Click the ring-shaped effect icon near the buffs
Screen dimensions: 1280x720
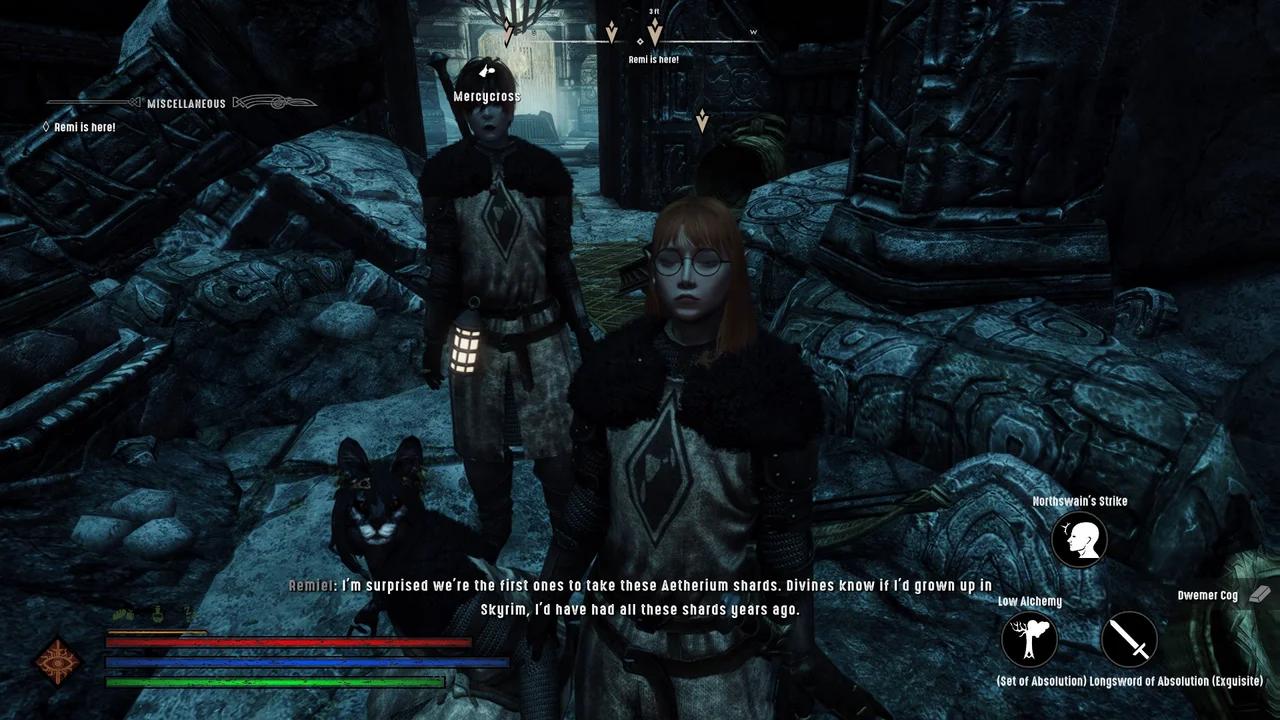coord(158,614)
